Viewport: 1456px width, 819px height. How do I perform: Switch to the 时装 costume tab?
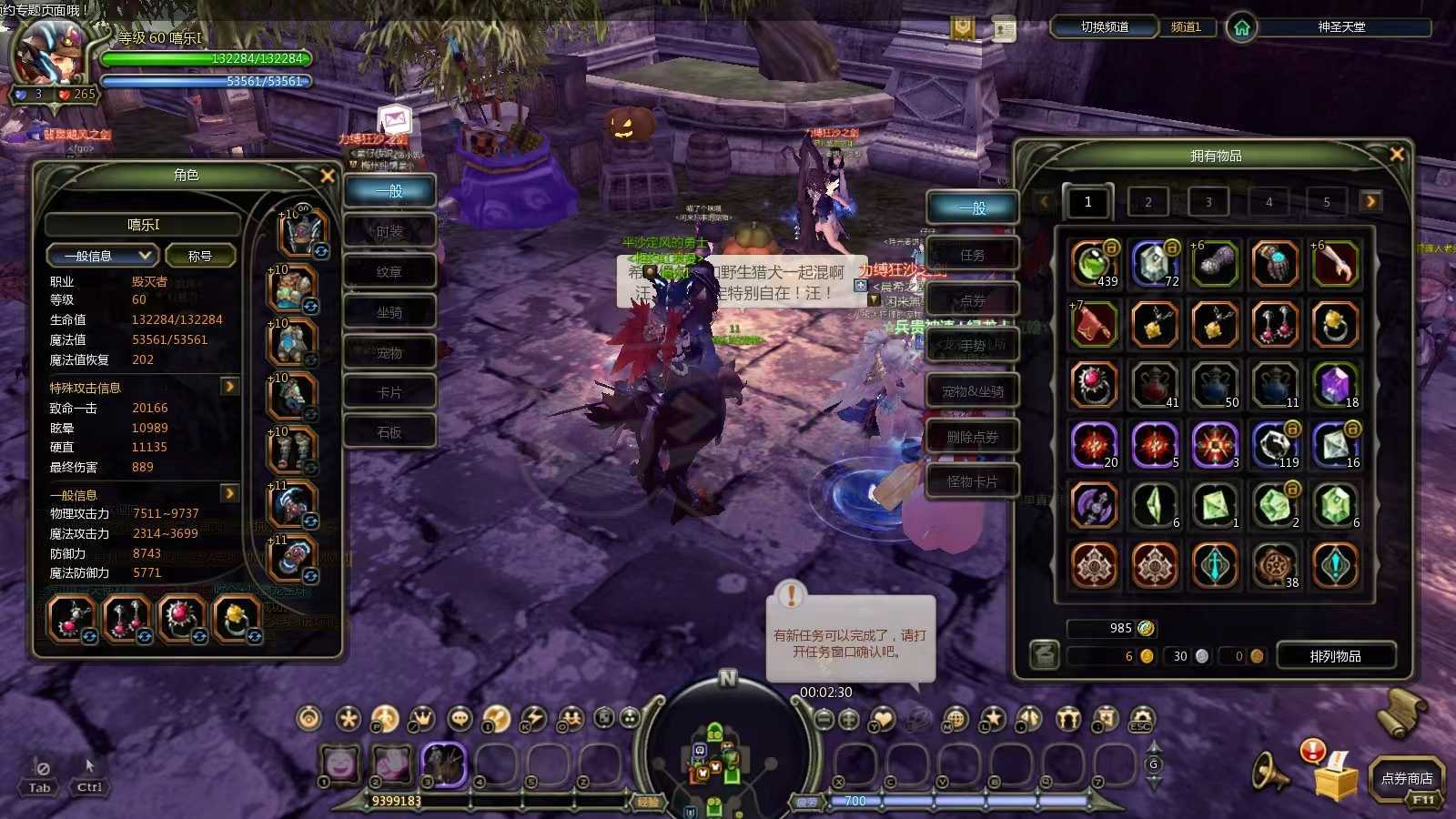click(x=389, y=232)
